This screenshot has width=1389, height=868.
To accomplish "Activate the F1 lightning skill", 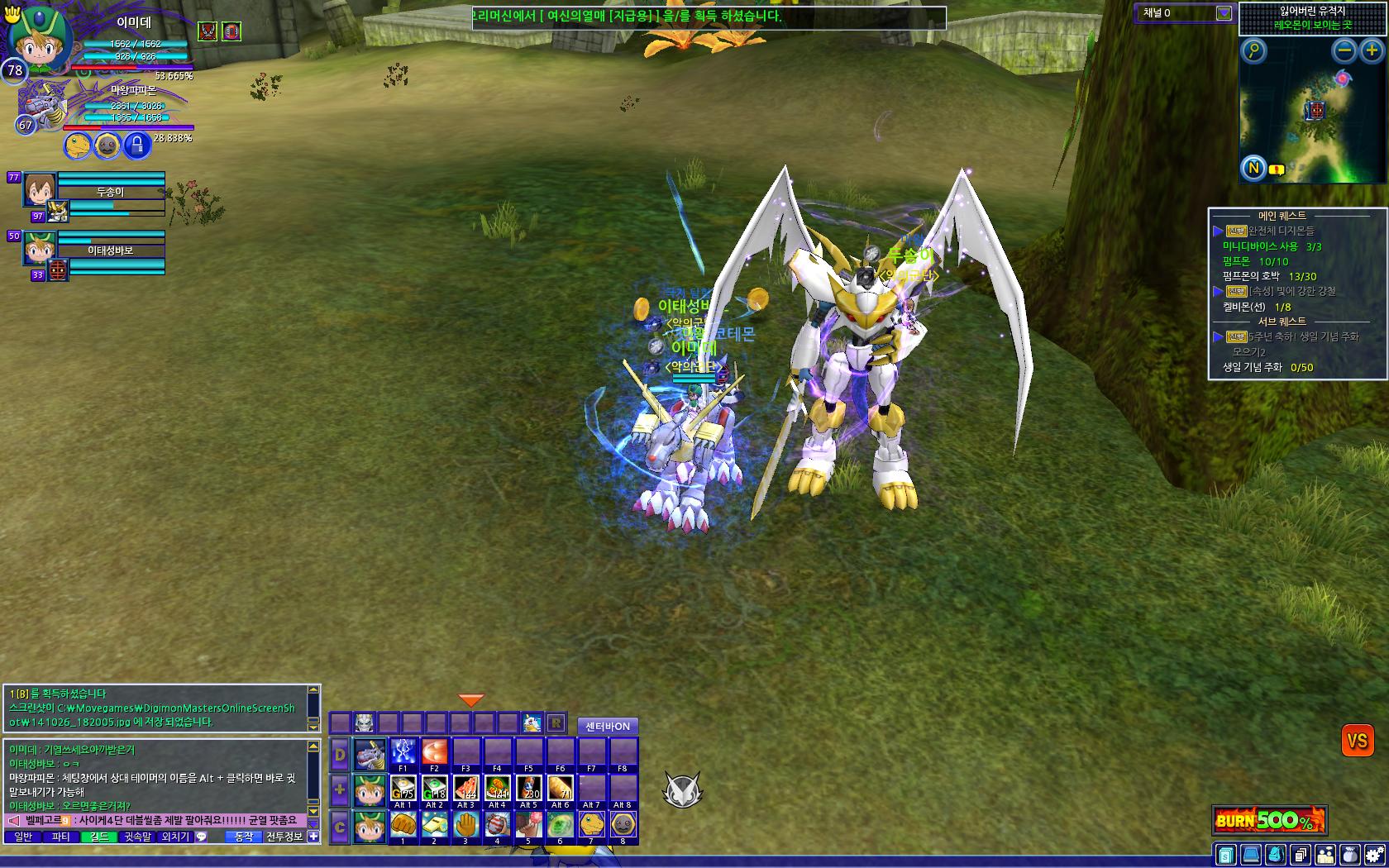I will [403, 752].
